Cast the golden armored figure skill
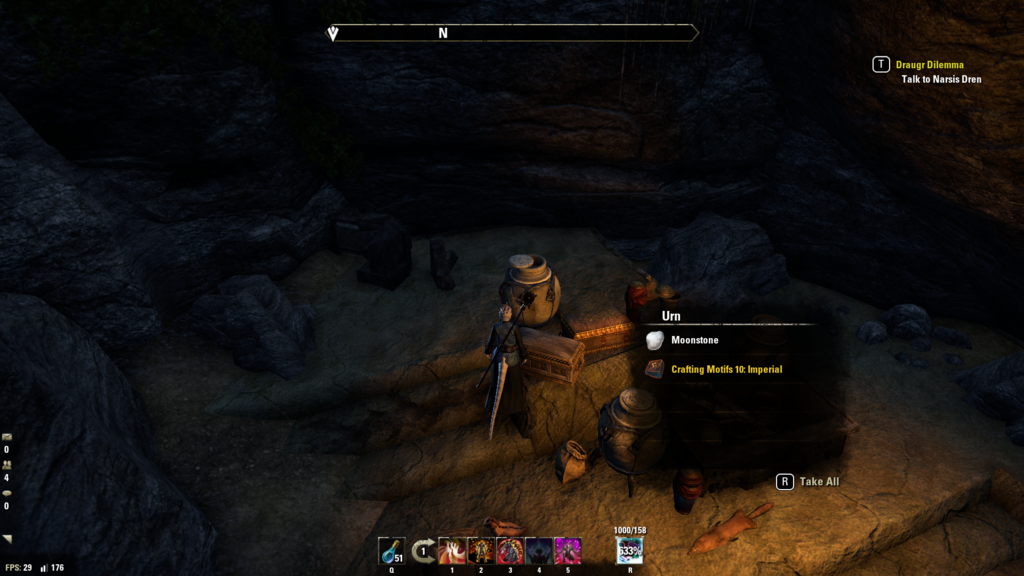 [x=481, y=551]
